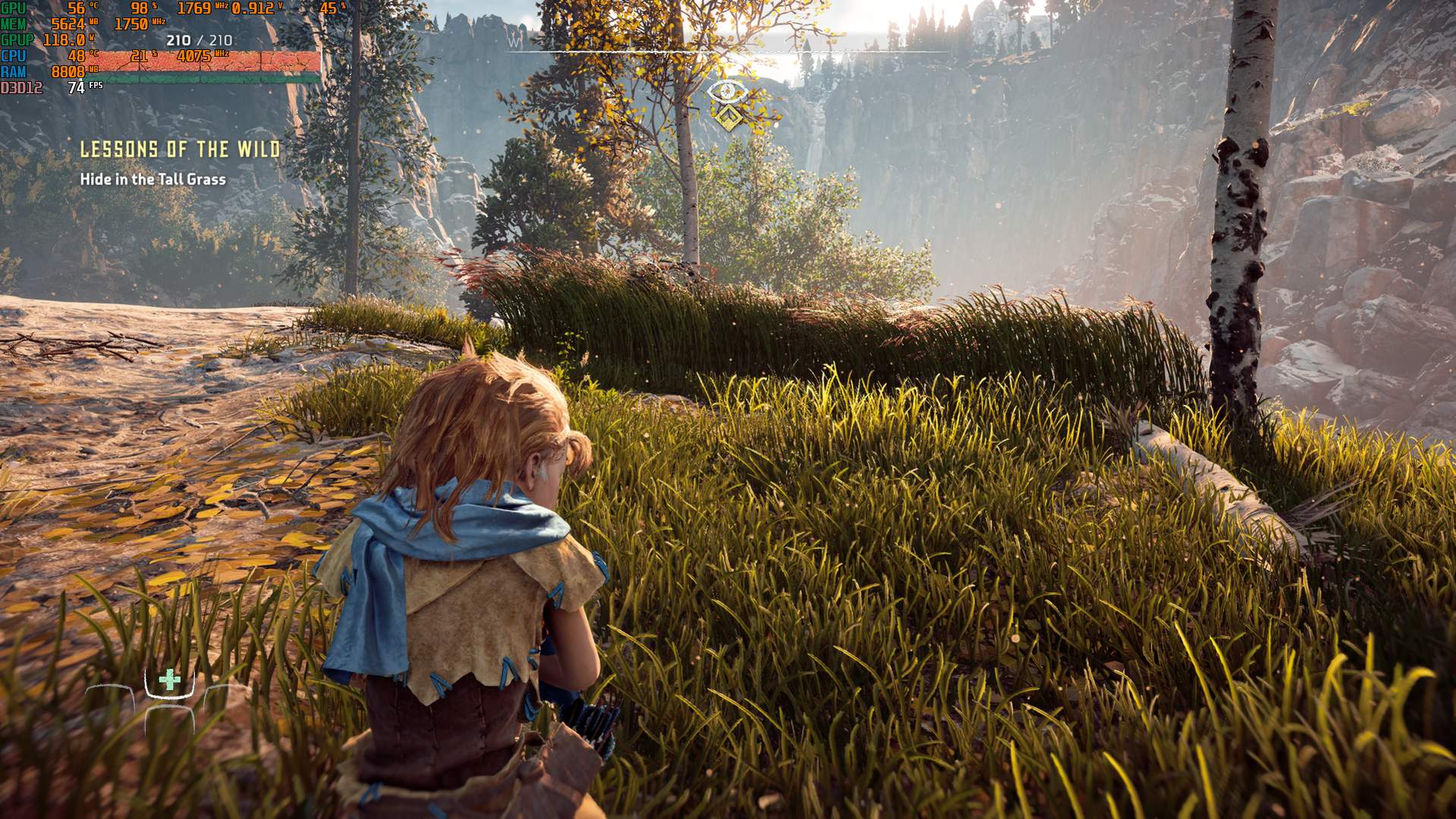Image resolution: width=1456 pixels, height=819 pixels.
Task: Select the Lessons of the Wild quest tracker
Action: (x=181, y=150)
